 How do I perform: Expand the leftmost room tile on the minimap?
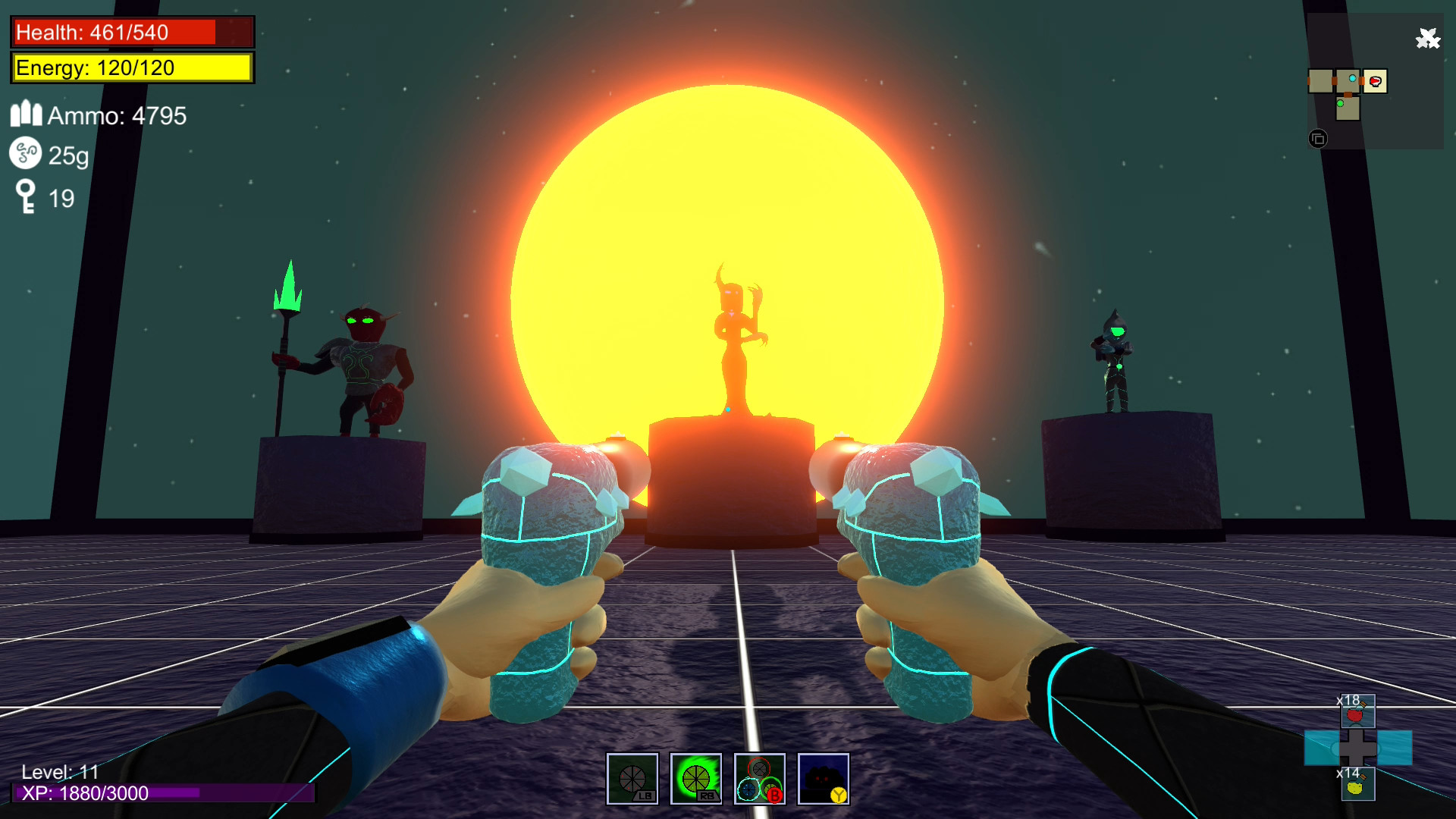(x=1319, y=80)
